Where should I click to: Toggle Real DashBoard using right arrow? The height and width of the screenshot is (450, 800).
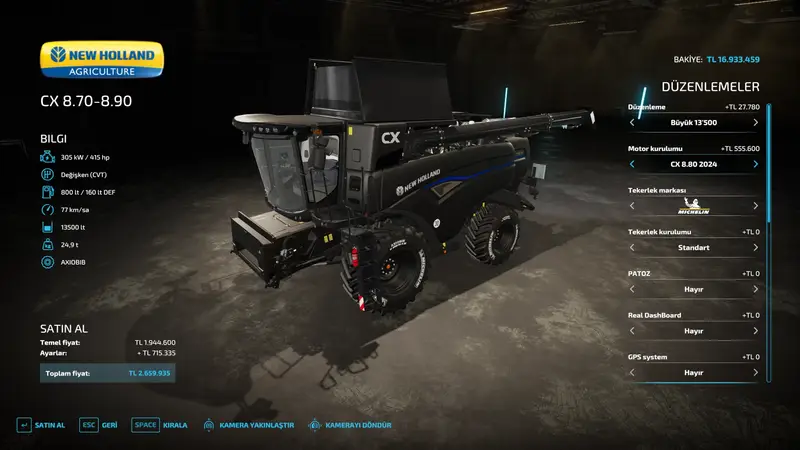point(755,331)
